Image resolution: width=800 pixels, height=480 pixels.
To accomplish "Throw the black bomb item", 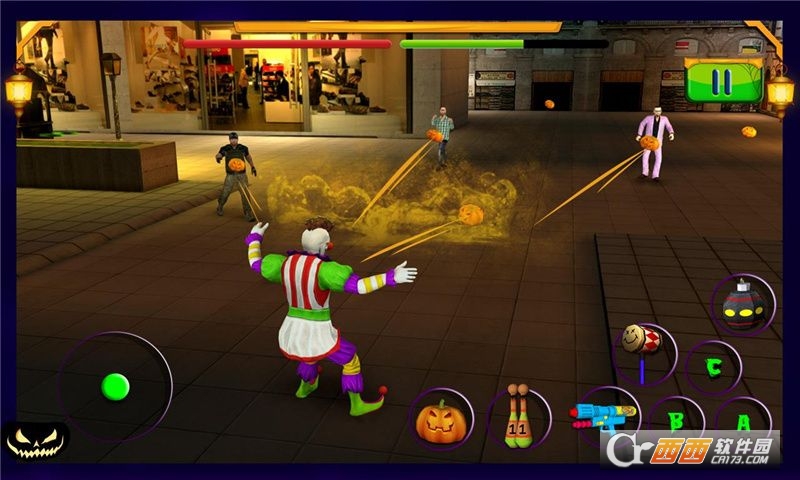I will [743, 305].
